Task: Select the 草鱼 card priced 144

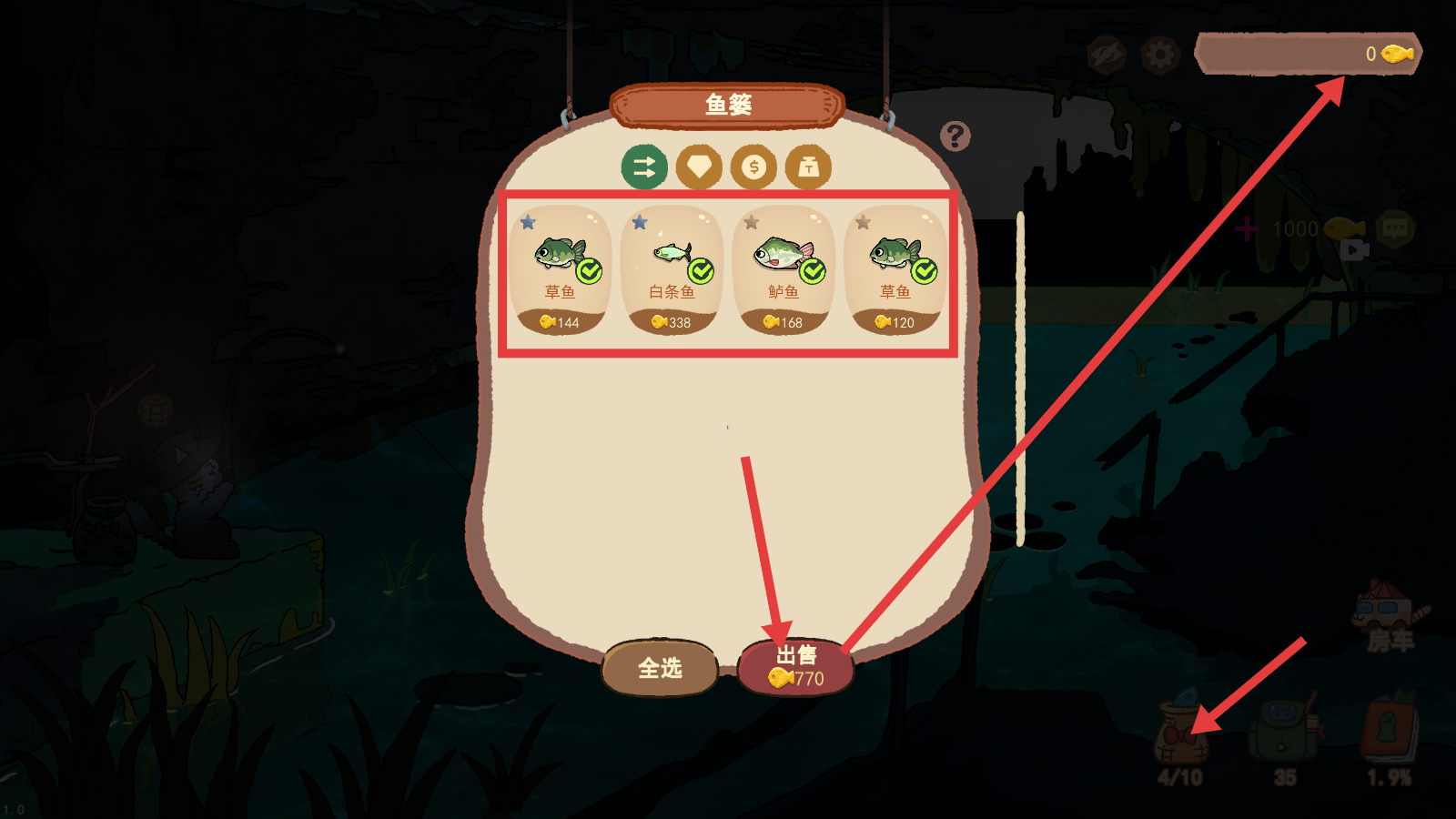Action: [560, 270]
